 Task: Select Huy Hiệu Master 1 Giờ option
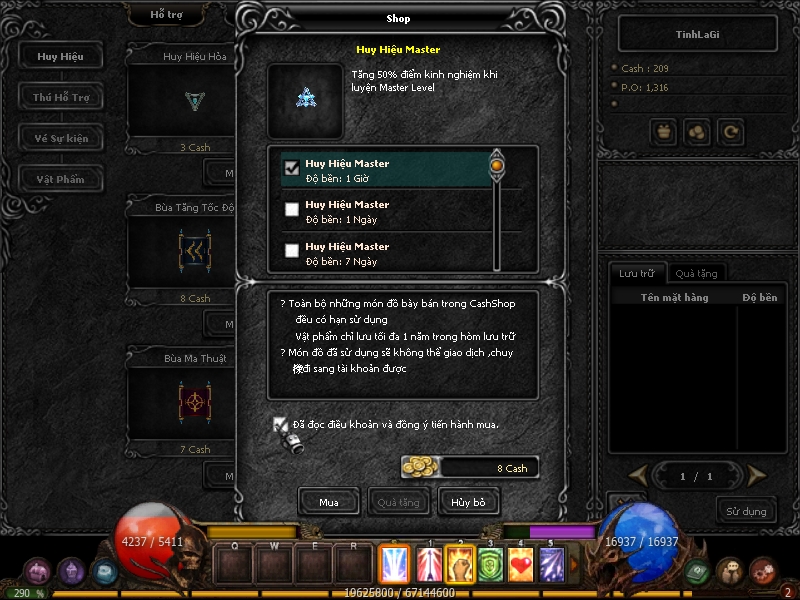point(292,168)
